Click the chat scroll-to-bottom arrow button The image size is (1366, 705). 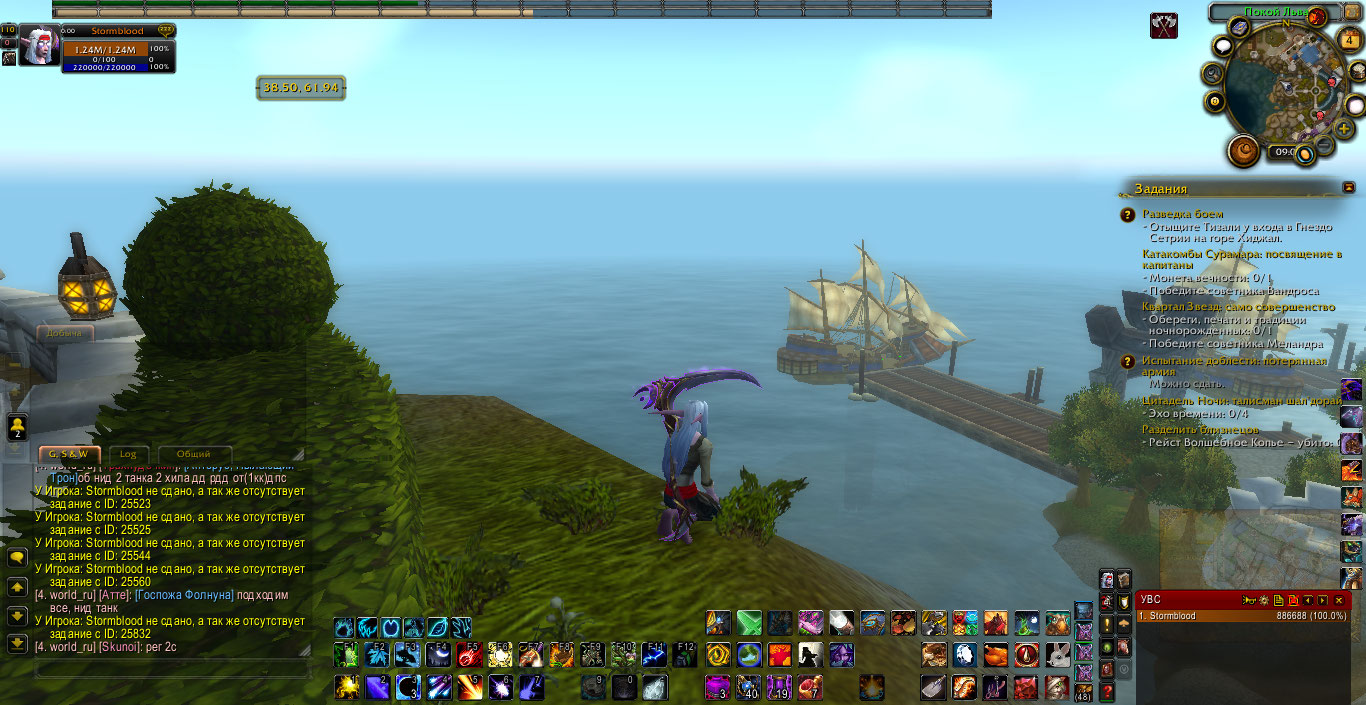tap(17, 644)
